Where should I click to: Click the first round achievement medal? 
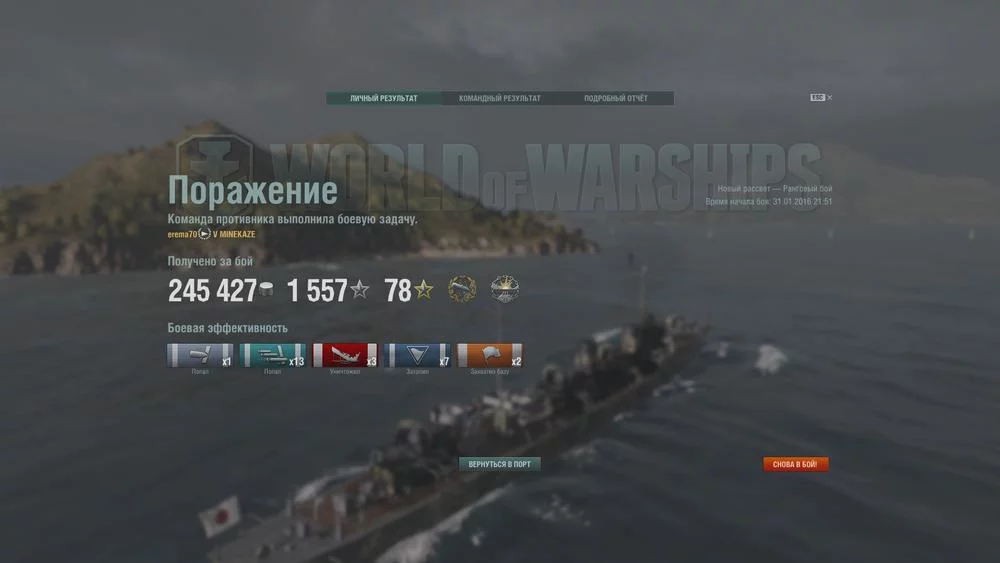click(x=462, y=290)
